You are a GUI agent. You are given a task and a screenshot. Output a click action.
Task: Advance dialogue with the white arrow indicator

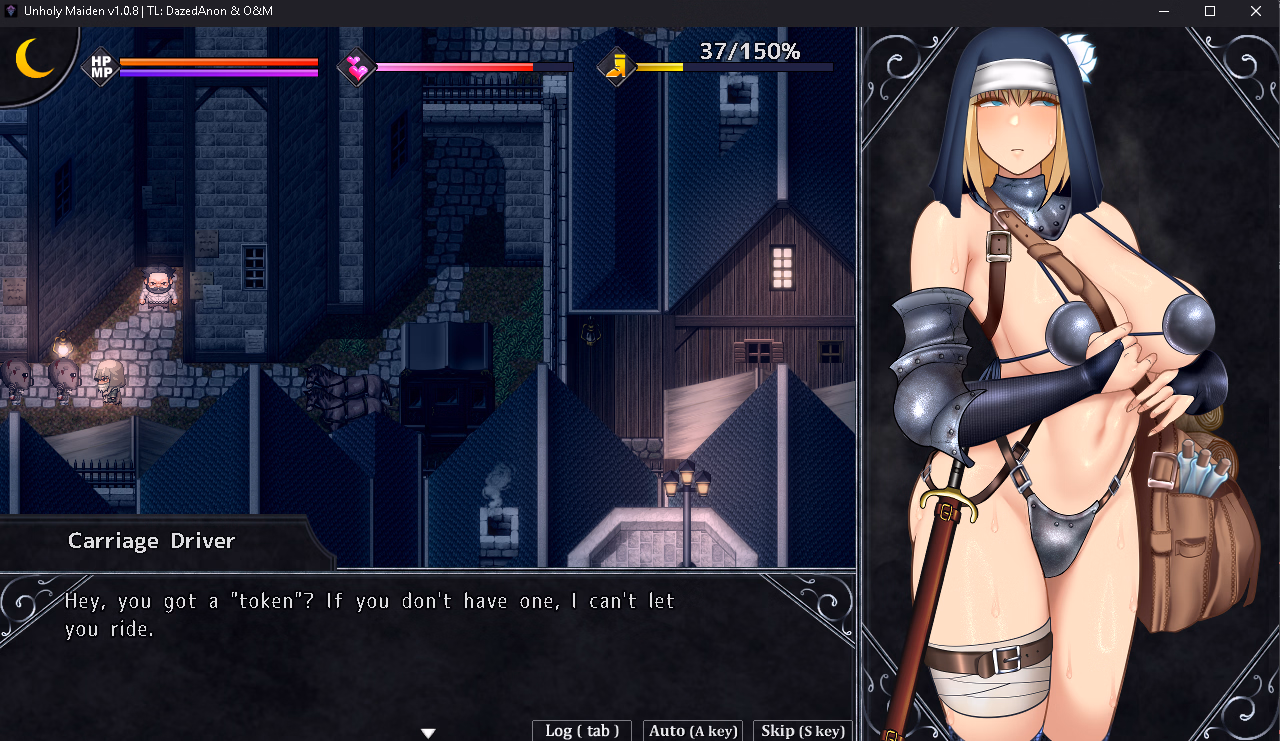coord(428,733)
